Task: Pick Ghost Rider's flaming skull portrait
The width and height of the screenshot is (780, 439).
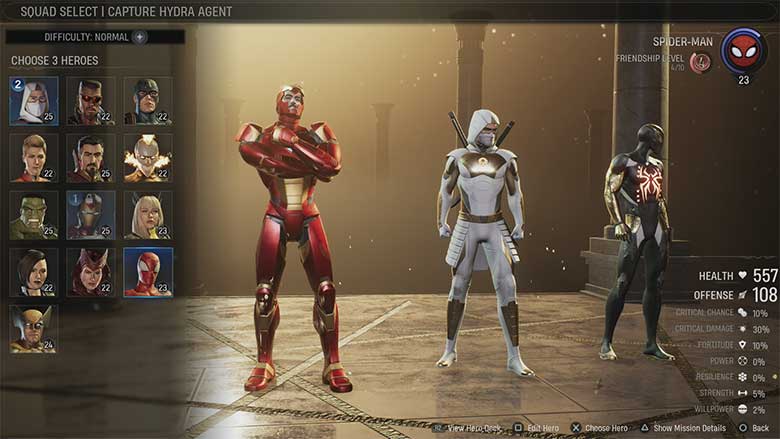Action: (148, 158)
